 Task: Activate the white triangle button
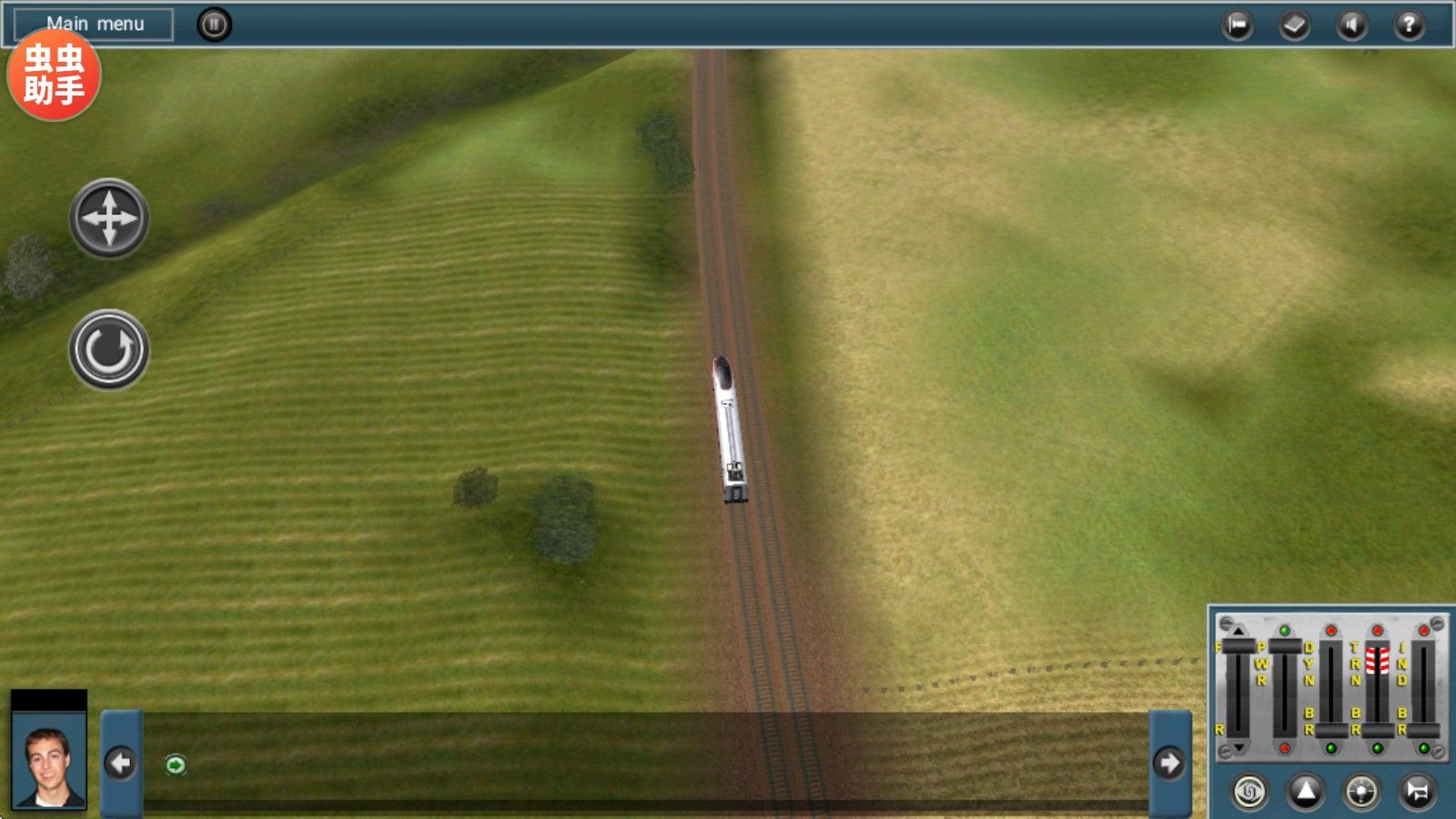click(1306, 792)
